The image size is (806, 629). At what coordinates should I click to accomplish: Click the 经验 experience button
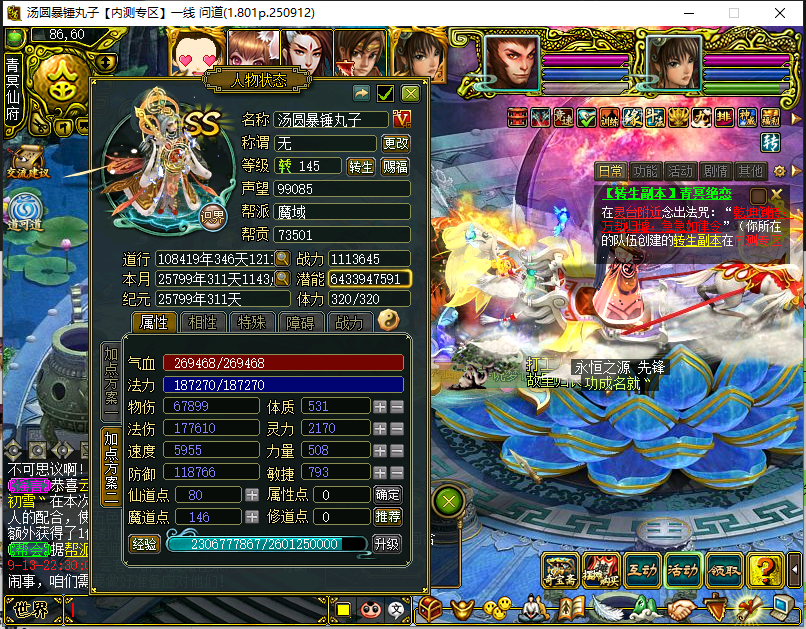[146, 544]
